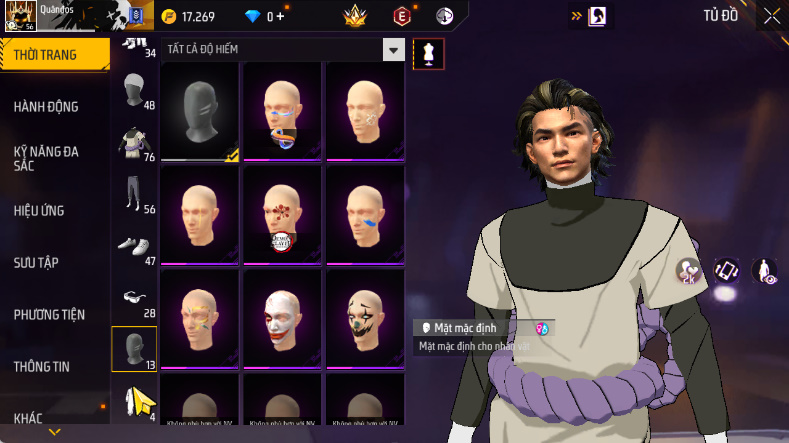Open the KHÁC menu entry
This screenshot has width=789, height=443.
point(28,418)
